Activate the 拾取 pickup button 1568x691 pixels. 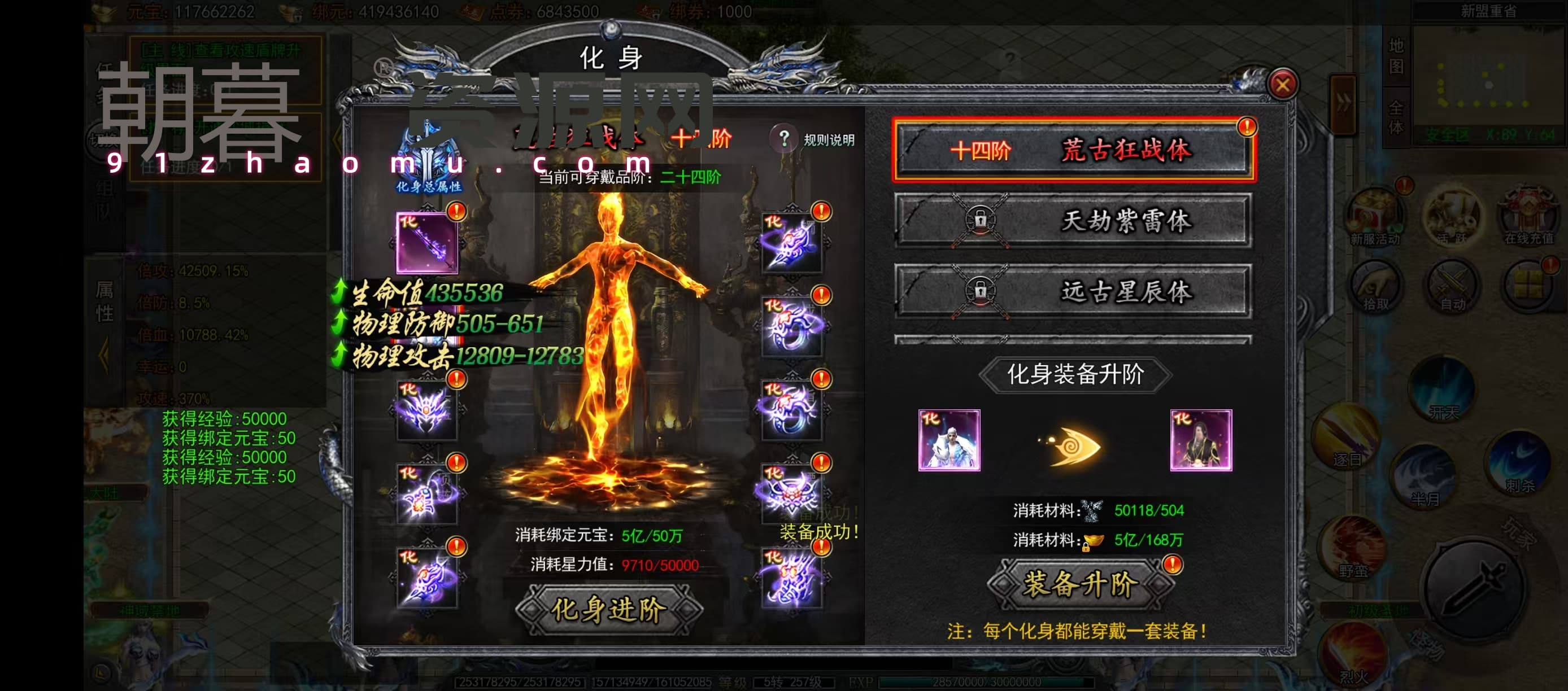1374,285
